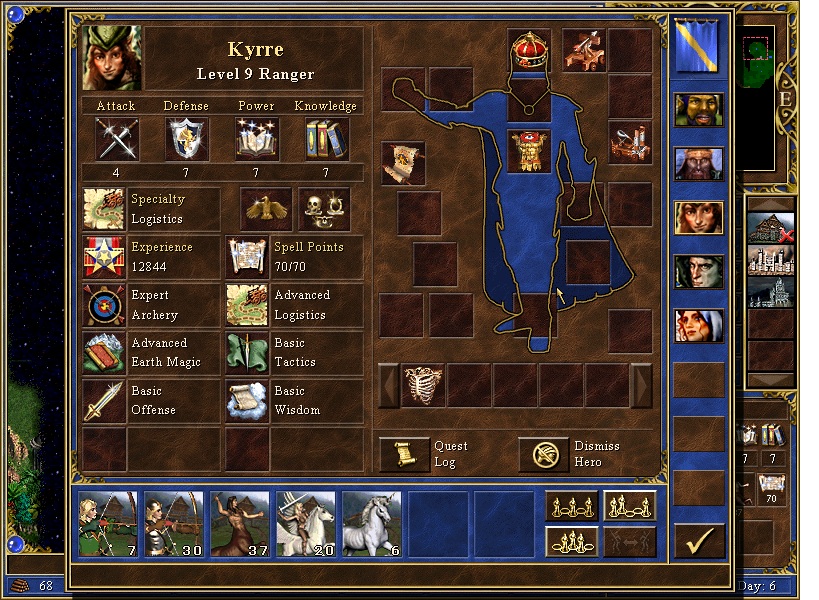Confirm with the gold checkmark button
This screenshot has width=819, height=600.
tap(699, 540)
